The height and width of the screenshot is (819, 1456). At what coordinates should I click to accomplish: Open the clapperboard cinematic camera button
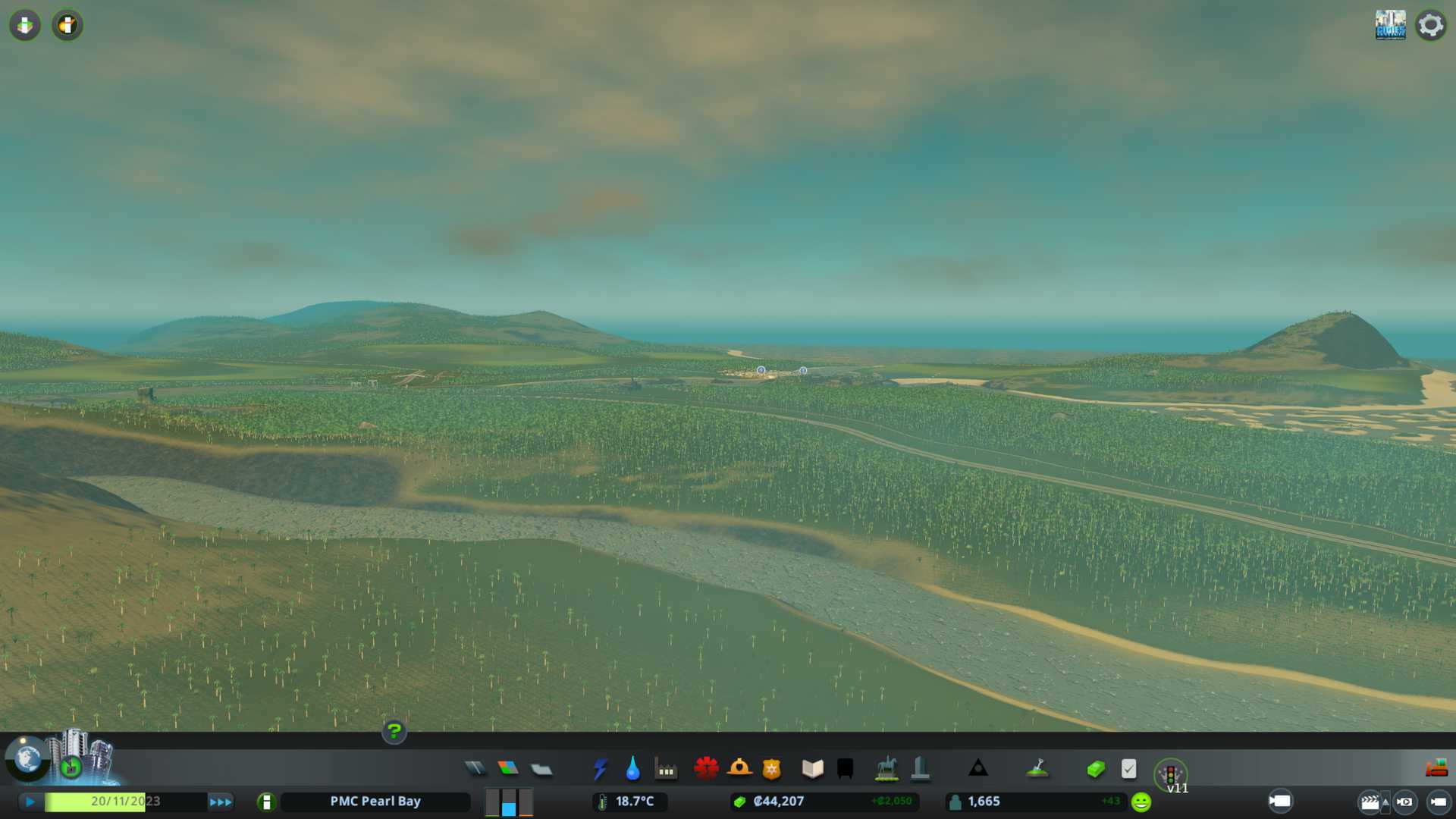click(1370, 802)
